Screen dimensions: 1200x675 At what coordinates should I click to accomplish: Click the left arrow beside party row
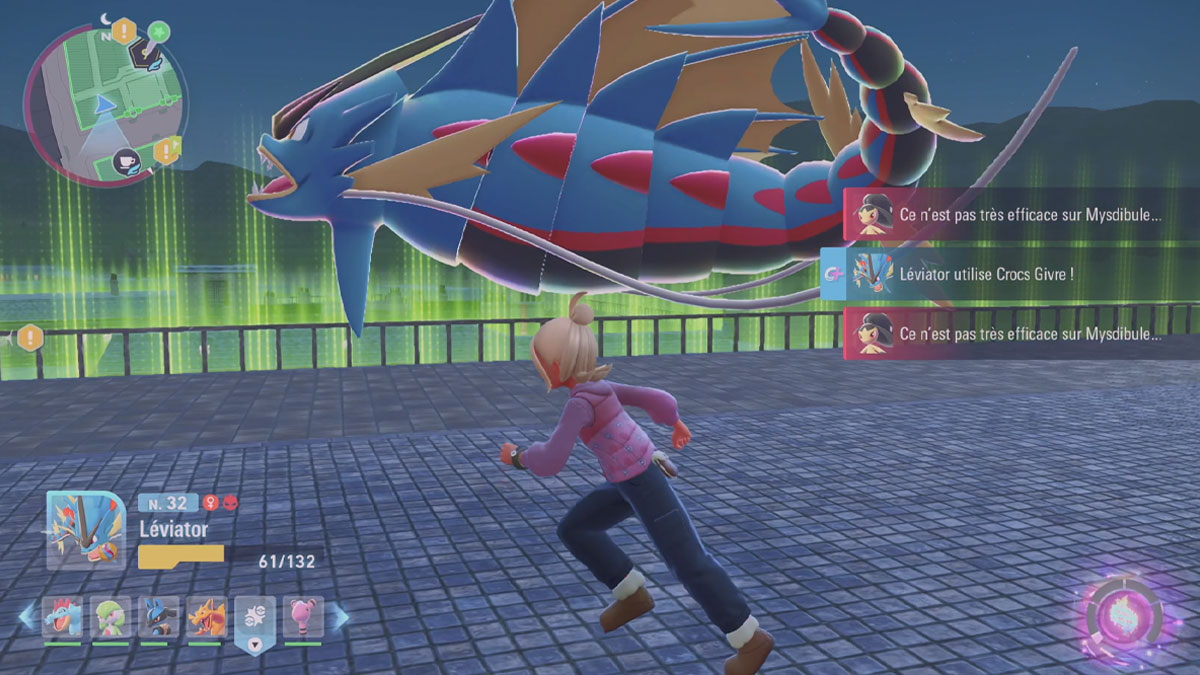click(x=27, y=618)
